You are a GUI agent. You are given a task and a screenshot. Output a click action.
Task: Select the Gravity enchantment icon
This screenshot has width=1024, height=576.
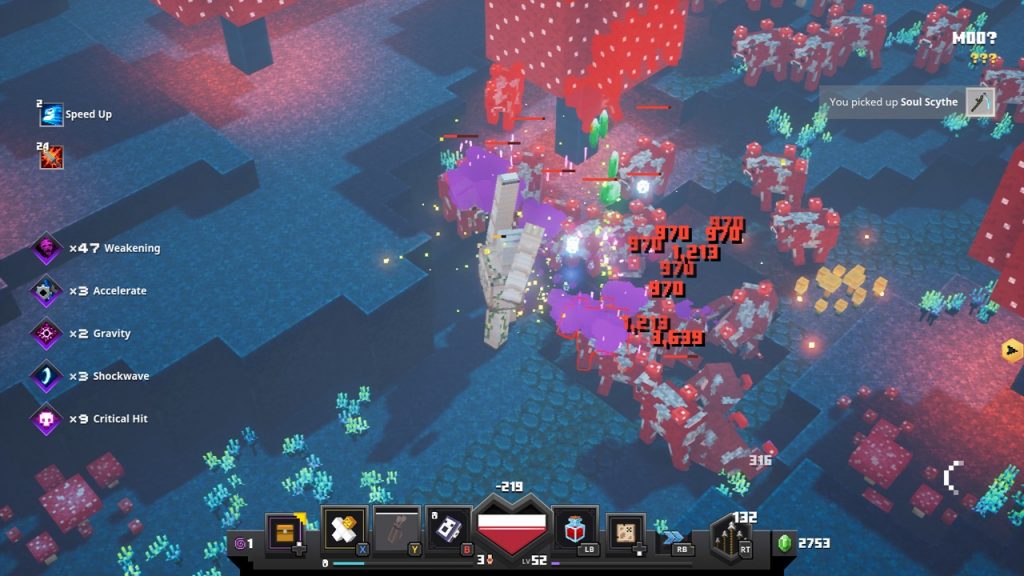pos(46,334)
